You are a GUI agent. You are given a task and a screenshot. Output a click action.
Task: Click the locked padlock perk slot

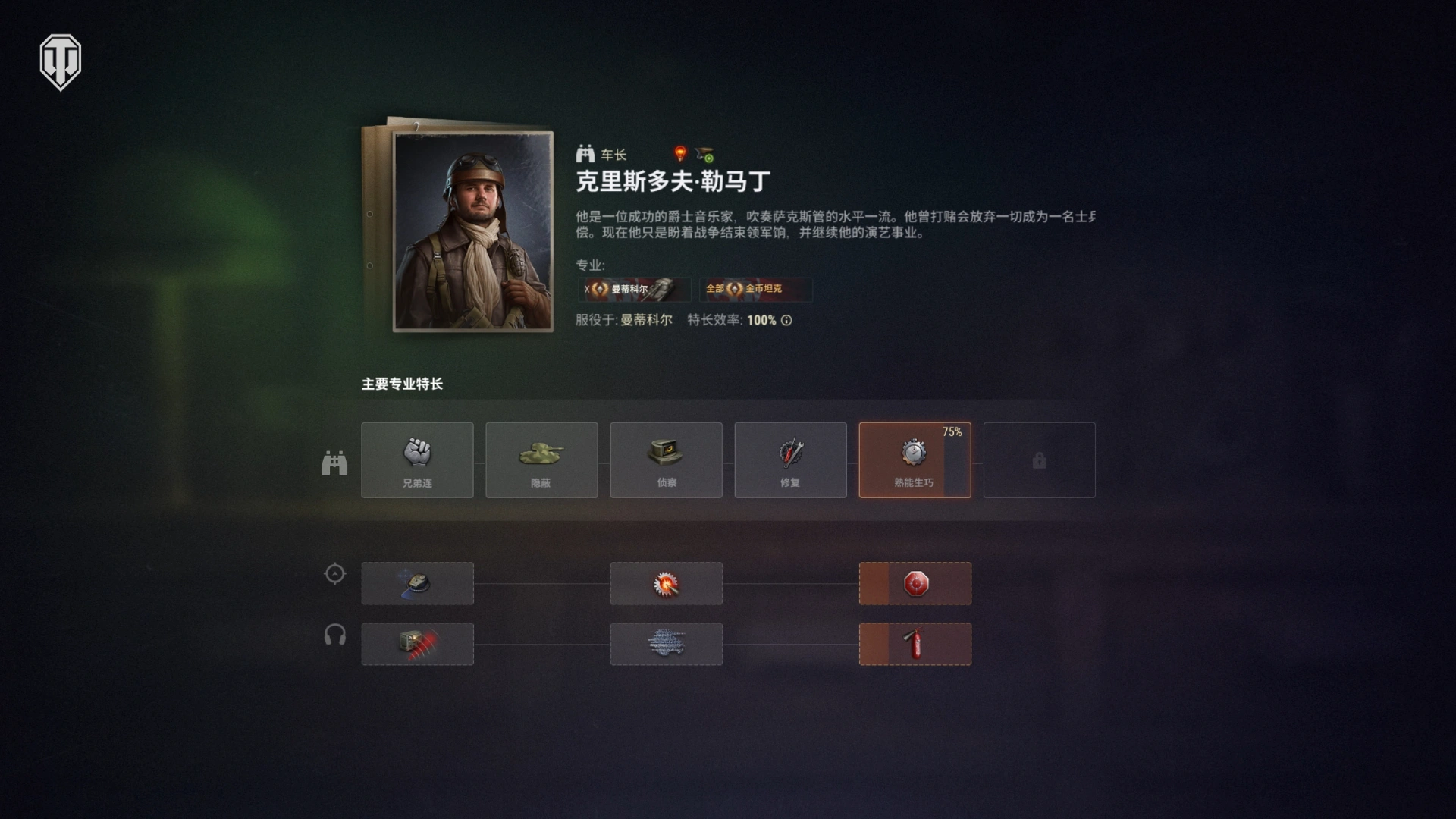(x=1039, y=460)
